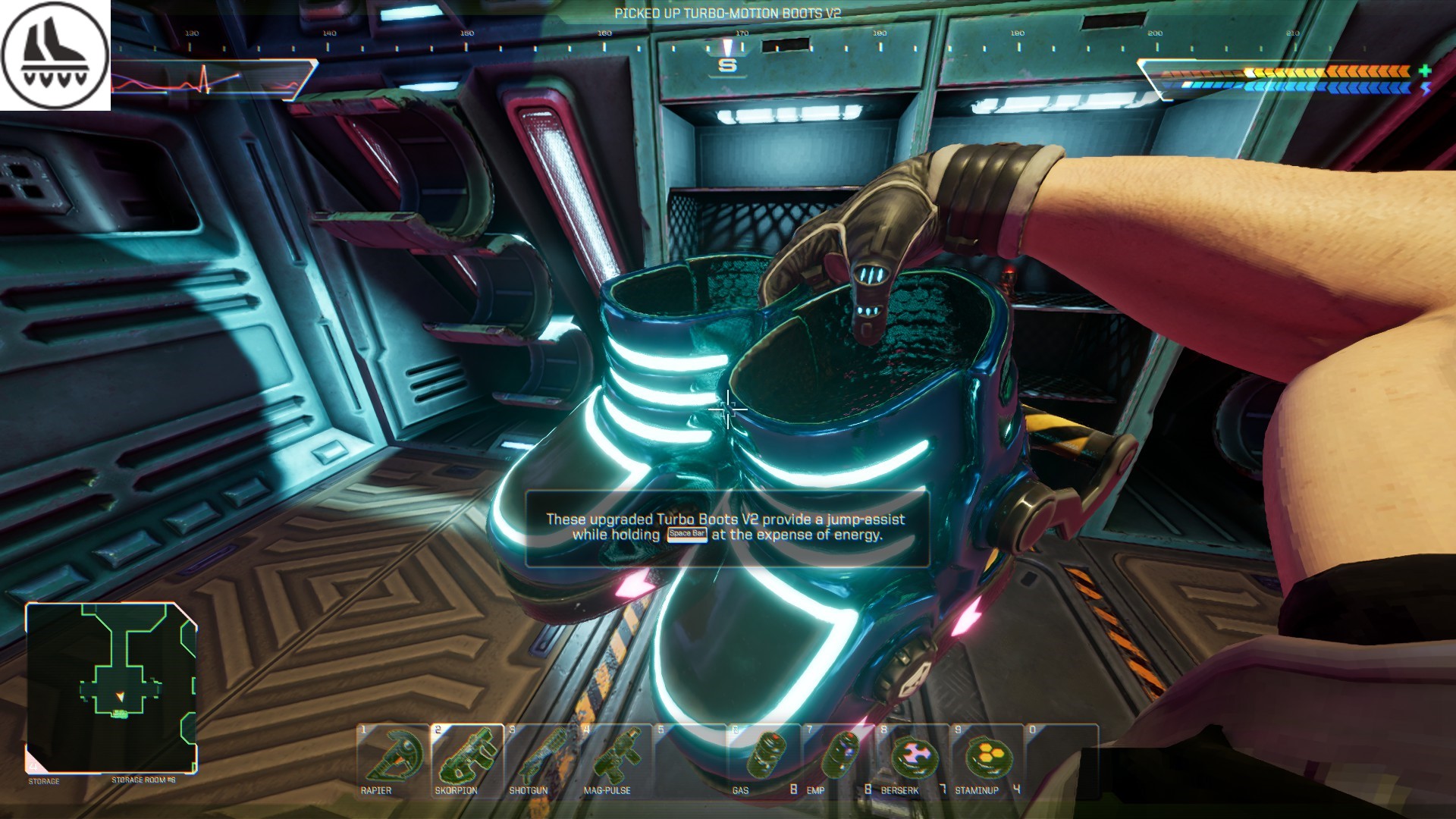The image size is (1456, 819).
Task: Choose the Shotgun hotbar slot
Action: tap(541, 758)
